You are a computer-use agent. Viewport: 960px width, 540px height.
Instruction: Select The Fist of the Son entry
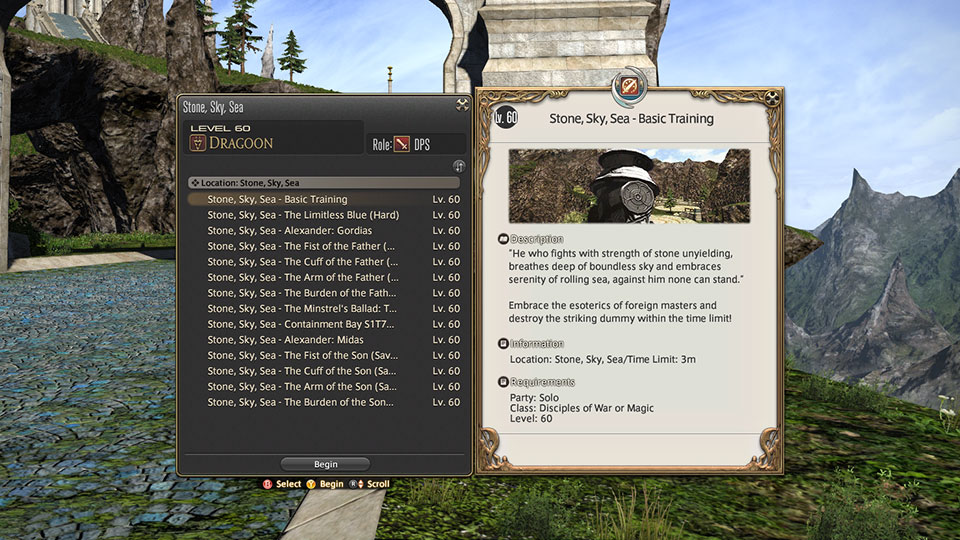tap(301, 355)
